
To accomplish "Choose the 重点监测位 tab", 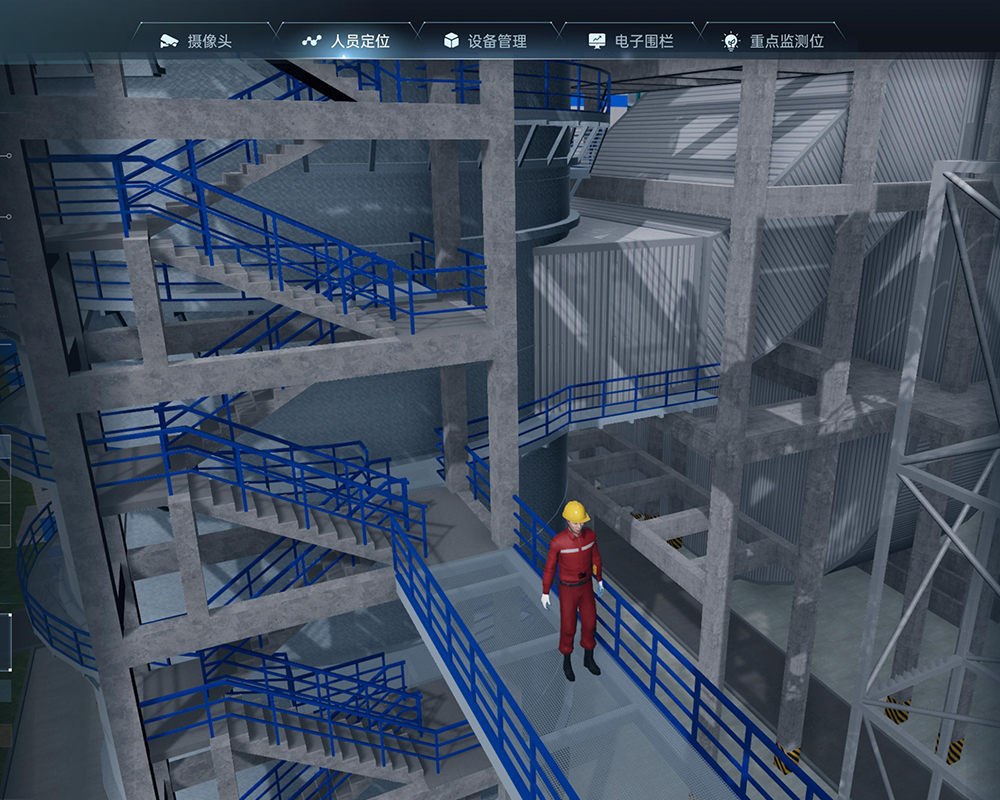I will 774,41.
